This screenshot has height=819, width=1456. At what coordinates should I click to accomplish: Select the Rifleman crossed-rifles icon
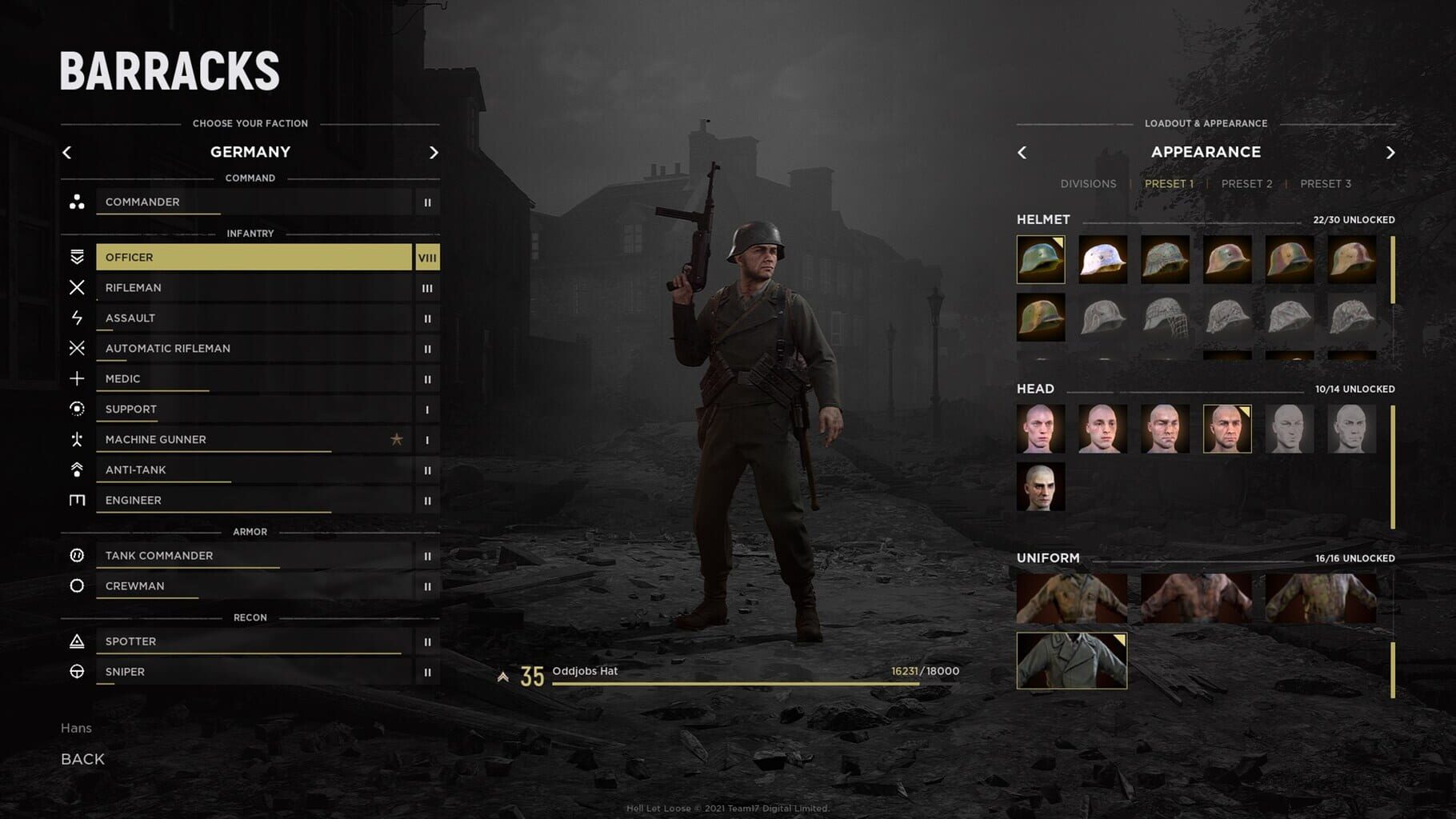tap(78, 287)
